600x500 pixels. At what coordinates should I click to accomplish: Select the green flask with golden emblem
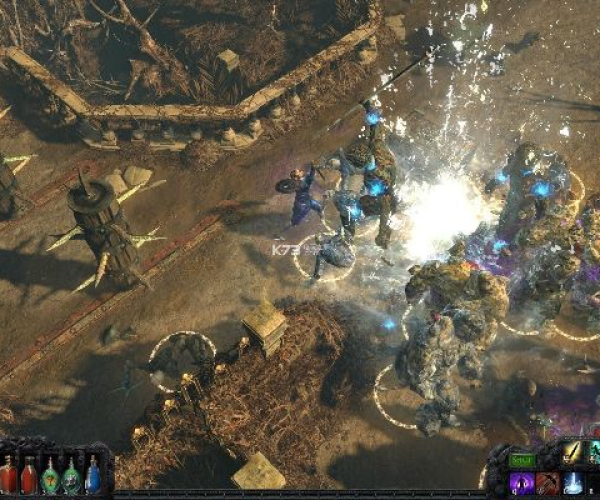coord(50,476)
